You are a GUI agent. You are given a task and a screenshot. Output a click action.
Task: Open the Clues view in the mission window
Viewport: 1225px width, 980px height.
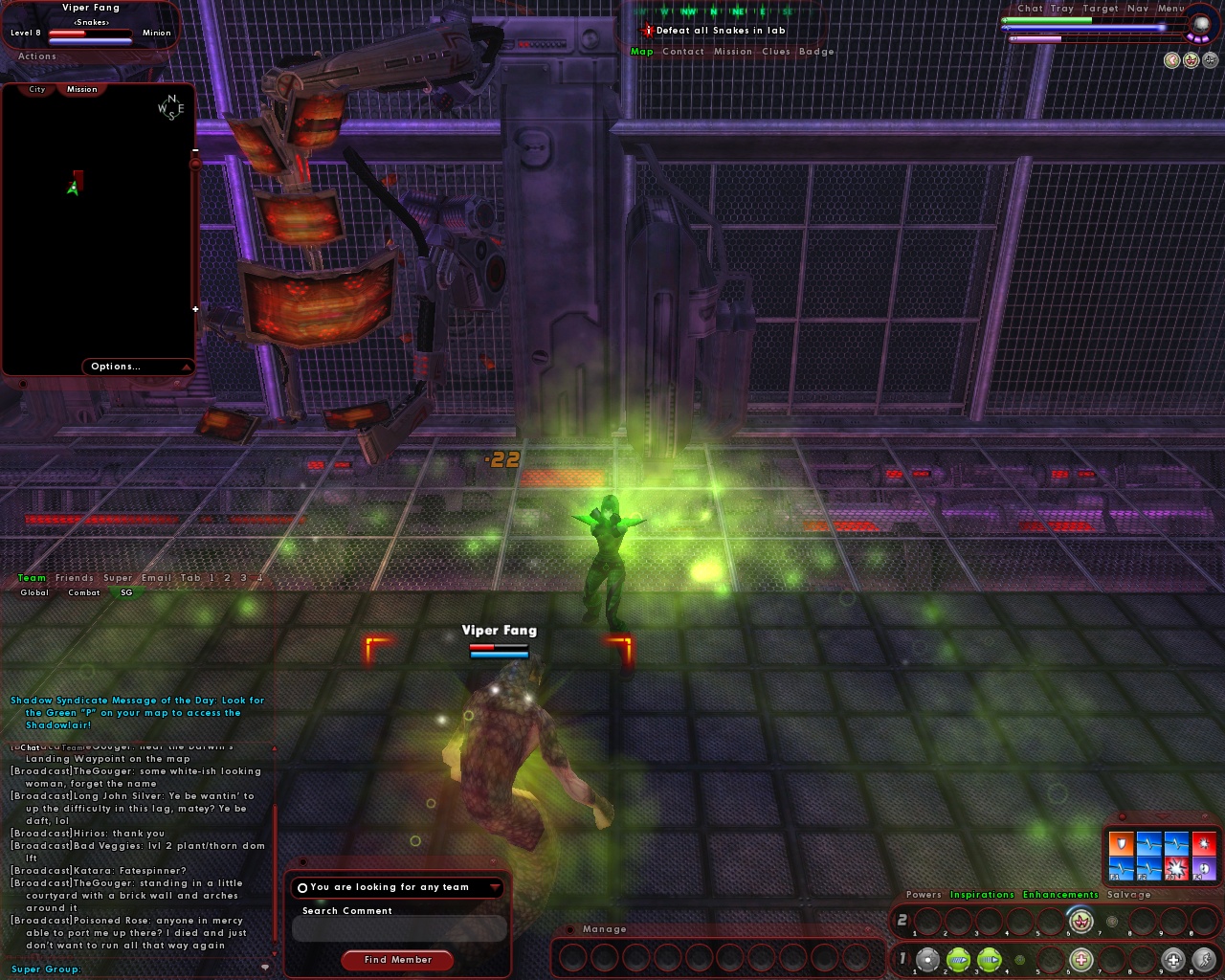coord(777,52)
